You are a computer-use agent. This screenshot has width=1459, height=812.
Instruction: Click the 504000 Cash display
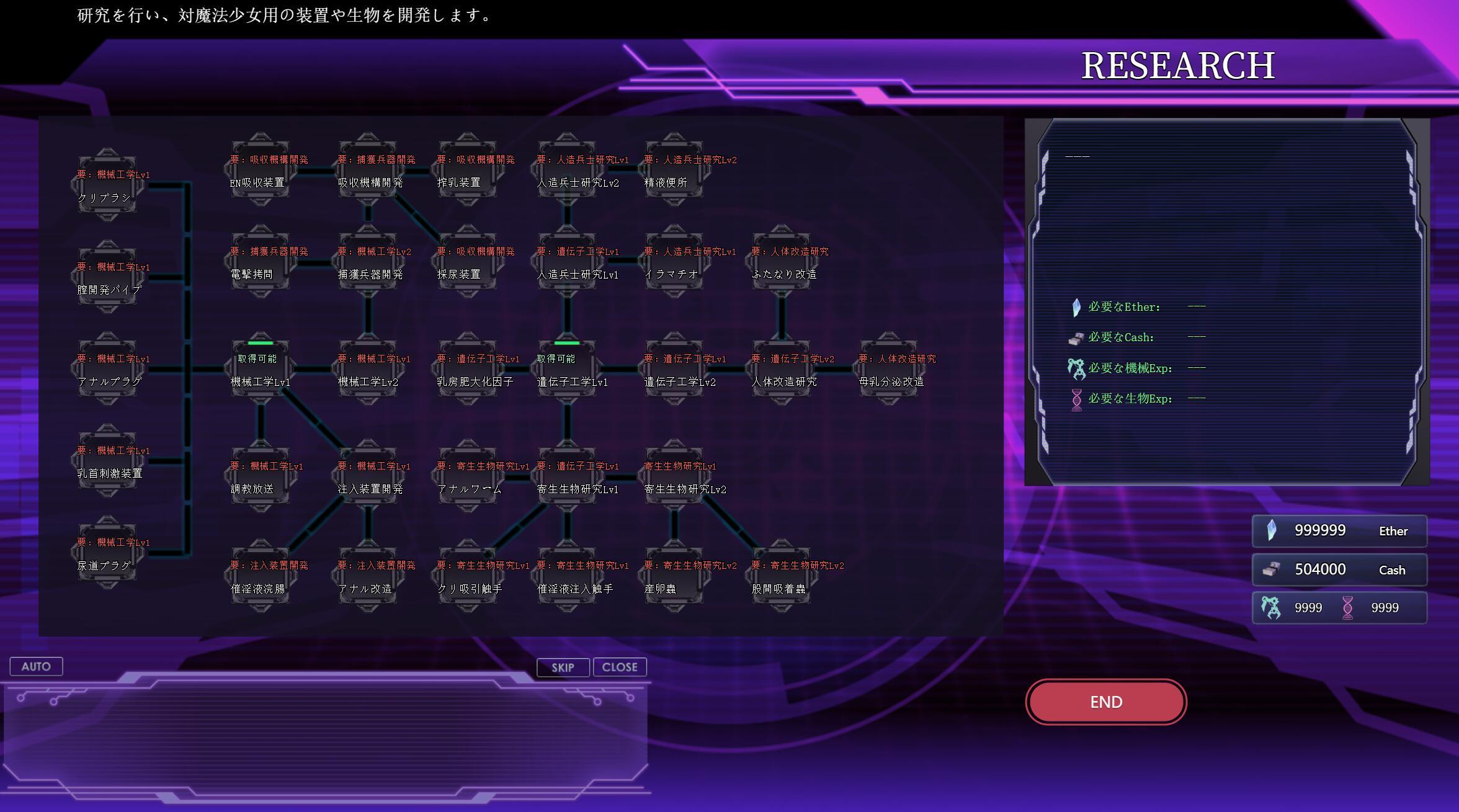click(x=1320, y=569)
